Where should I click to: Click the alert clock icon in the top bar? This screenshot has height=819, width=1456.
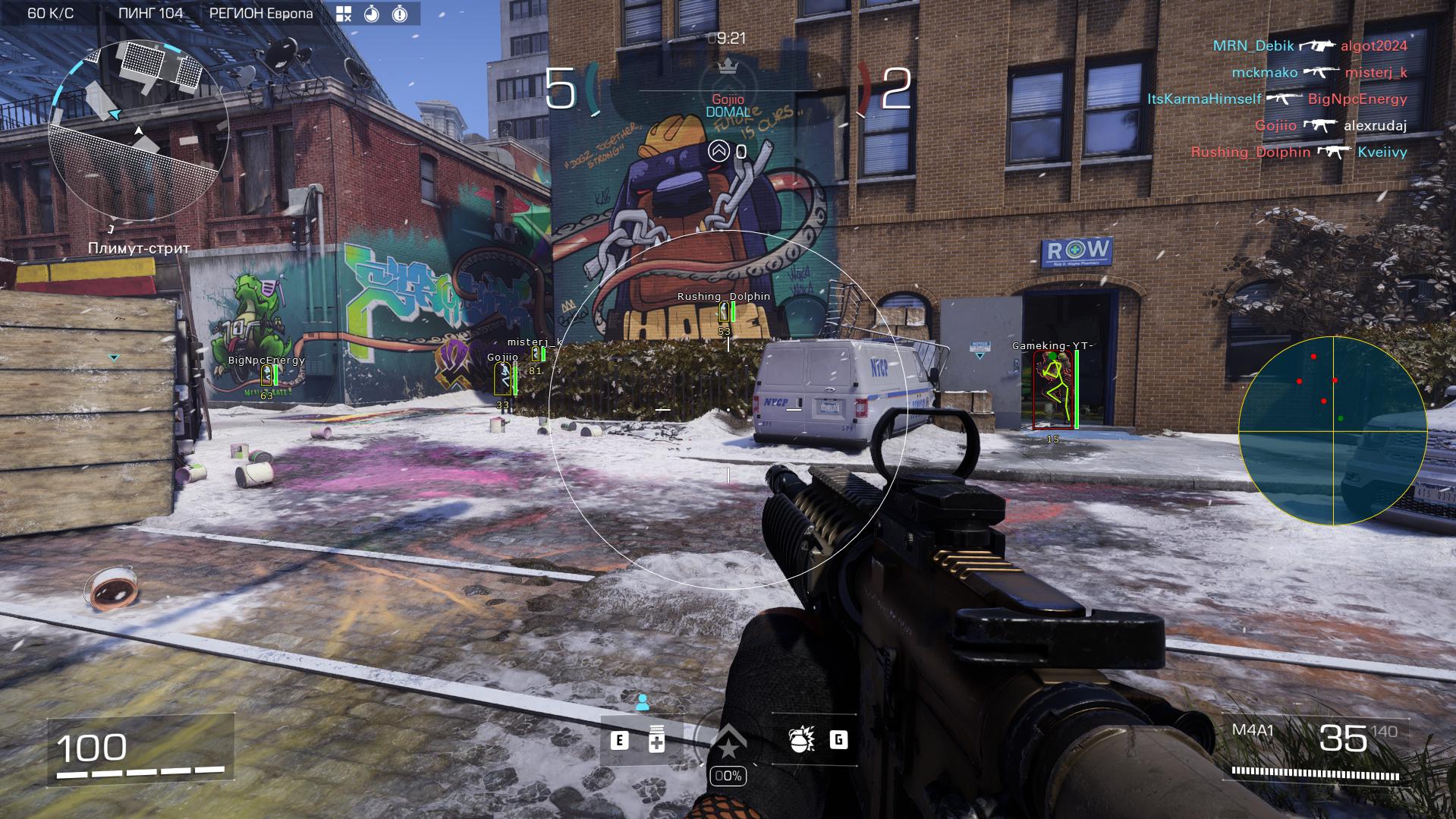(400, 14)
